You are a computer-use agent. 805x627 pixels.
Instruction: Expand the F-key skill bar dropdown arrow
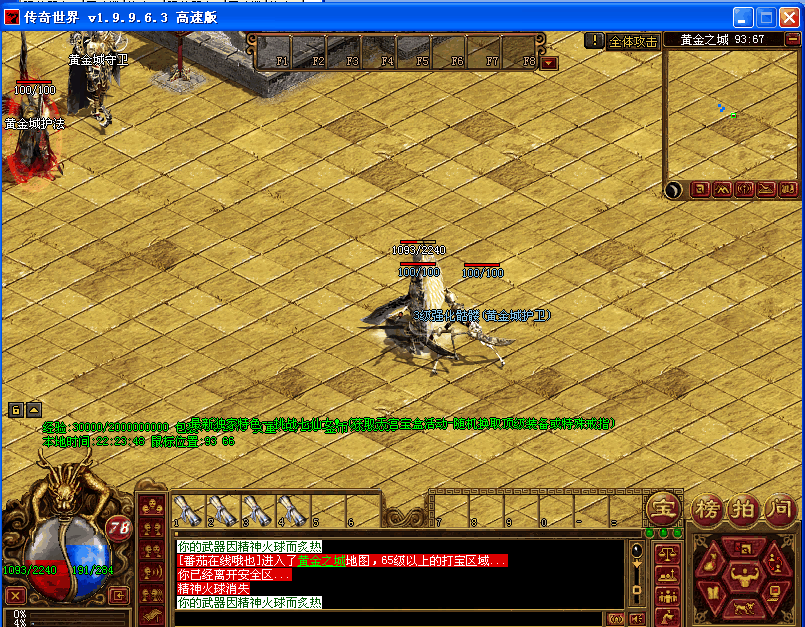click(x=549, y=62)
